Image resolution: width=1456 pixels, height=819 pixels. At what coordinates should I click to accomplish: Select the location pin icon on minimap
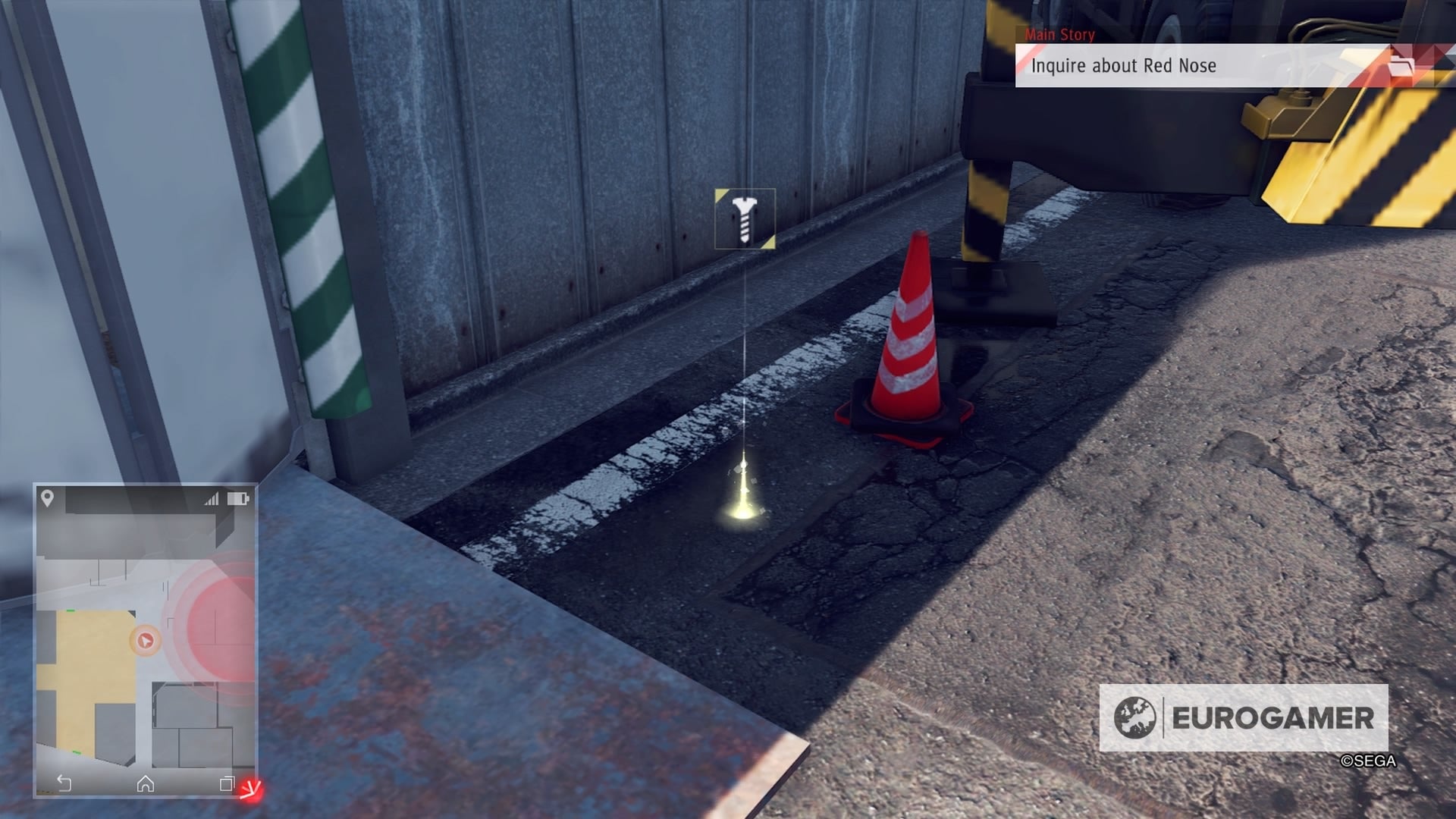[x=45, y=497]
